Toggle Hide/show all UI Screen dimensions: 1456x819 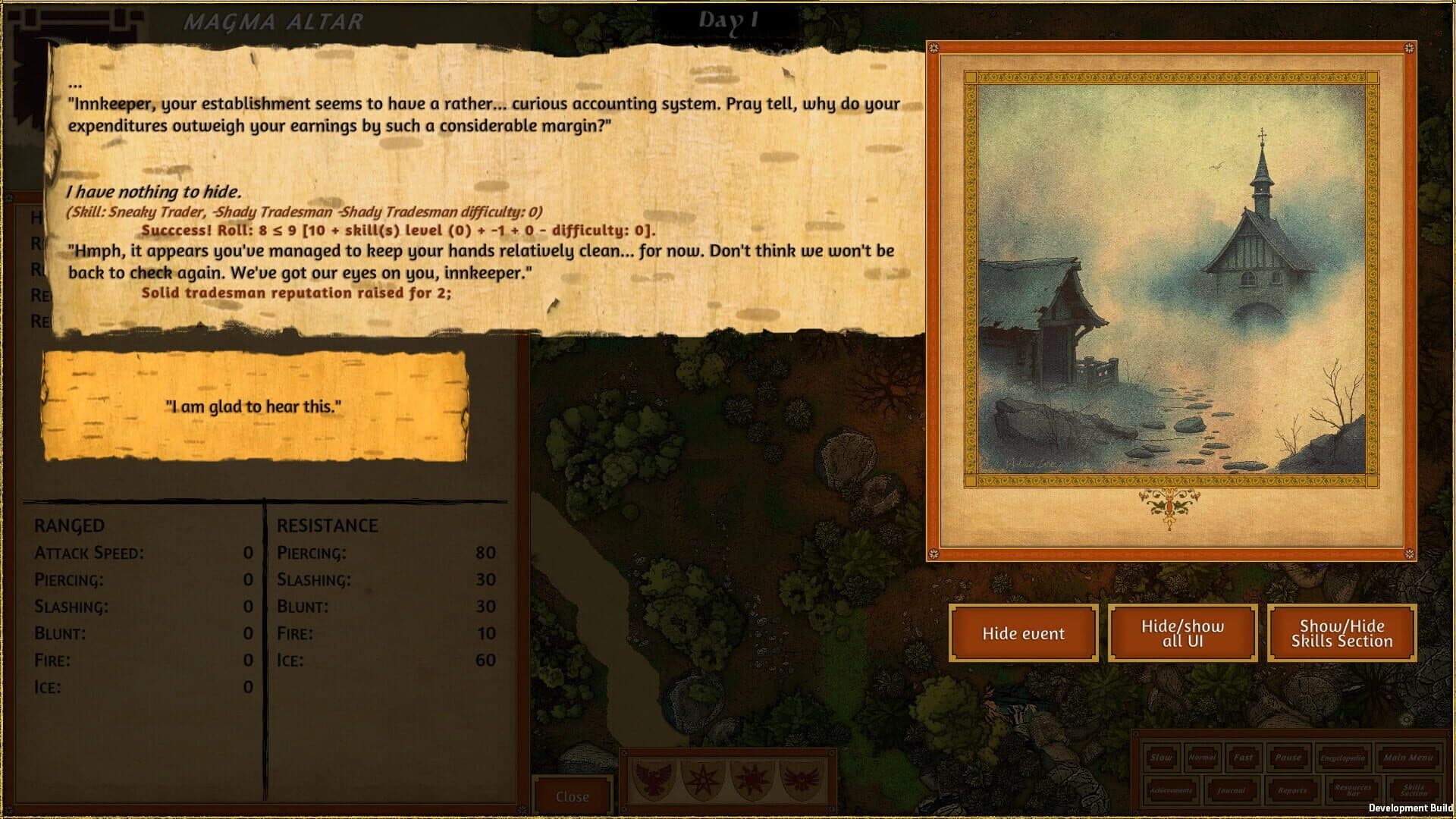click(x=1184, y=633)
